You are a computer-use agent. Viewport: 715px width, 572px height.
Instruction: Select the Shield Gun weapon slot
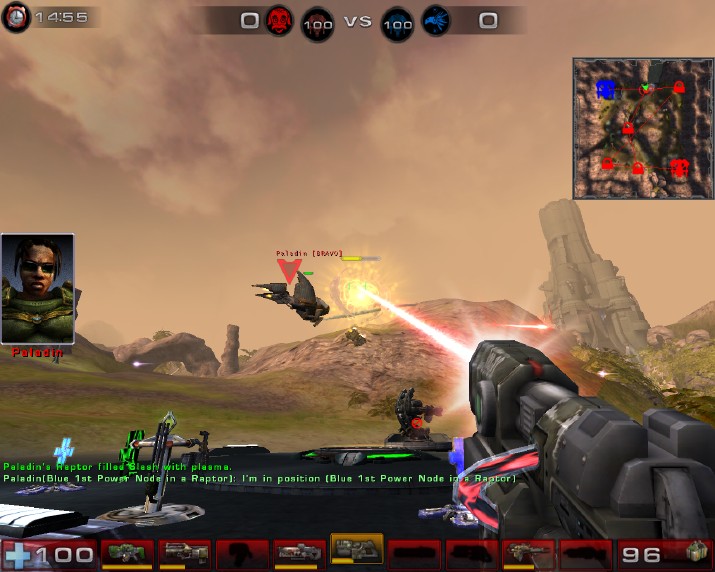pyautogui.click(x=127, y=551)
